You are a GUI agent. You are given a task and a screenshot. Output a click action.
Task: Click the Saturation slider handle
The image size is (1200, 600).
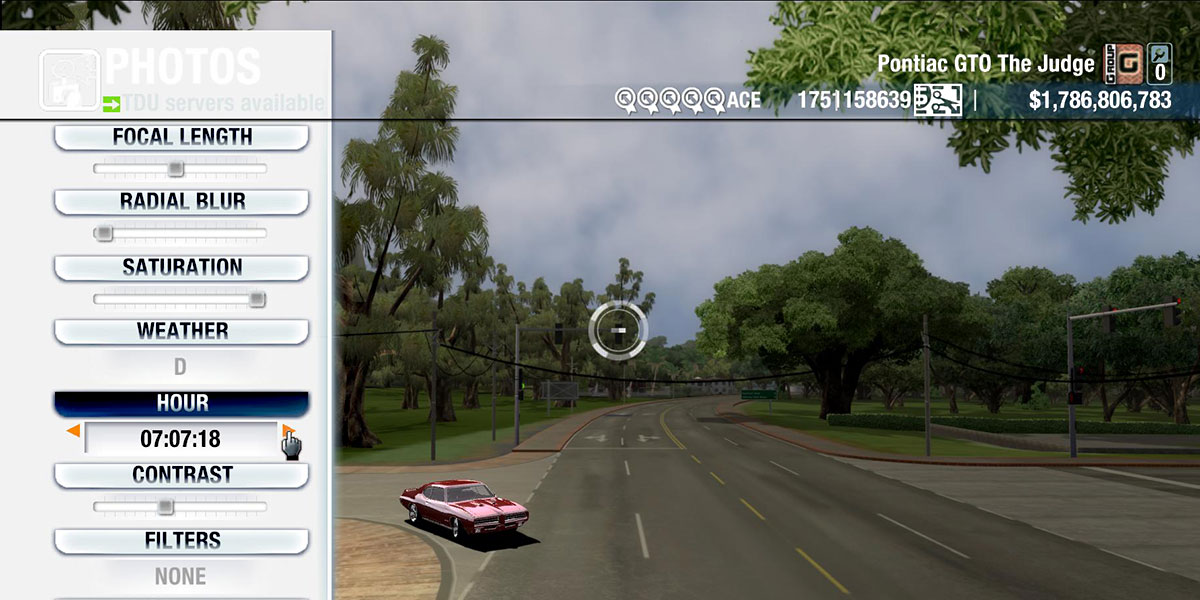[257, 298]
